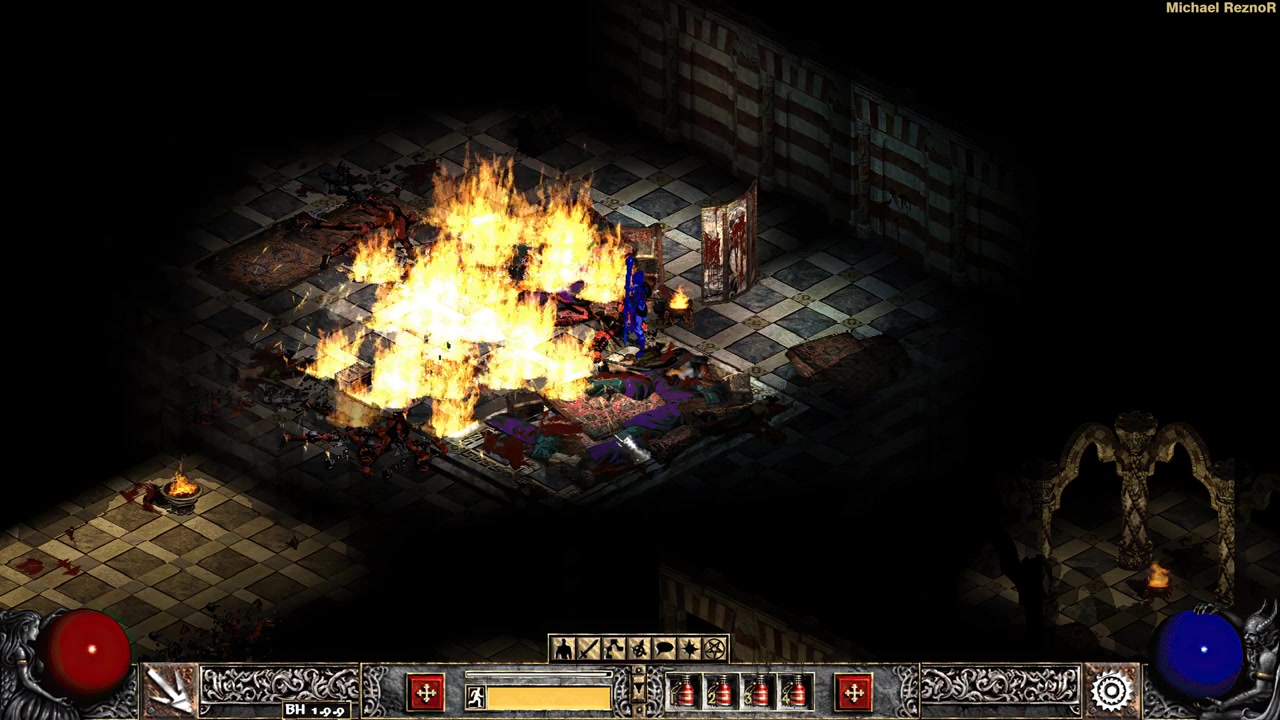Open the game menu pentagram icon
Image resolution: width=1280 pixels, height=720 pixels.
tap(715, 650)
